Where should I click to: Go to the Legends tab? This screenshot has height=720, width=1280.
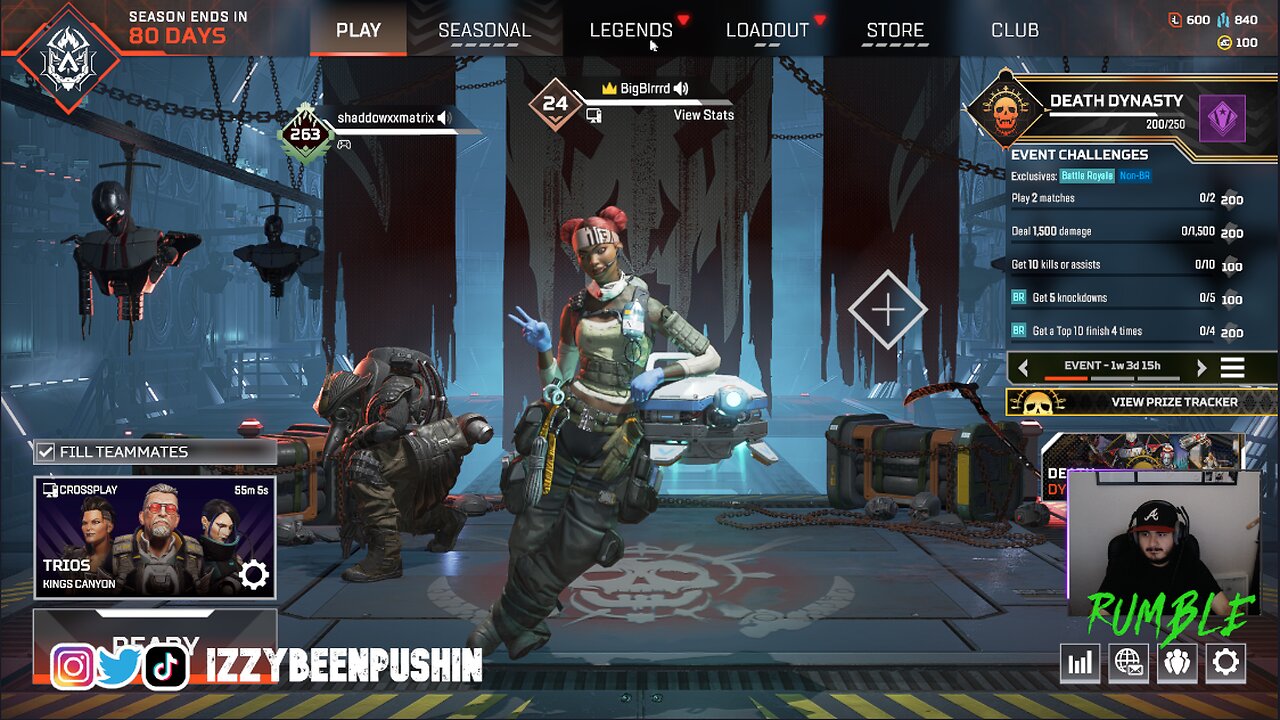[631, 30]
